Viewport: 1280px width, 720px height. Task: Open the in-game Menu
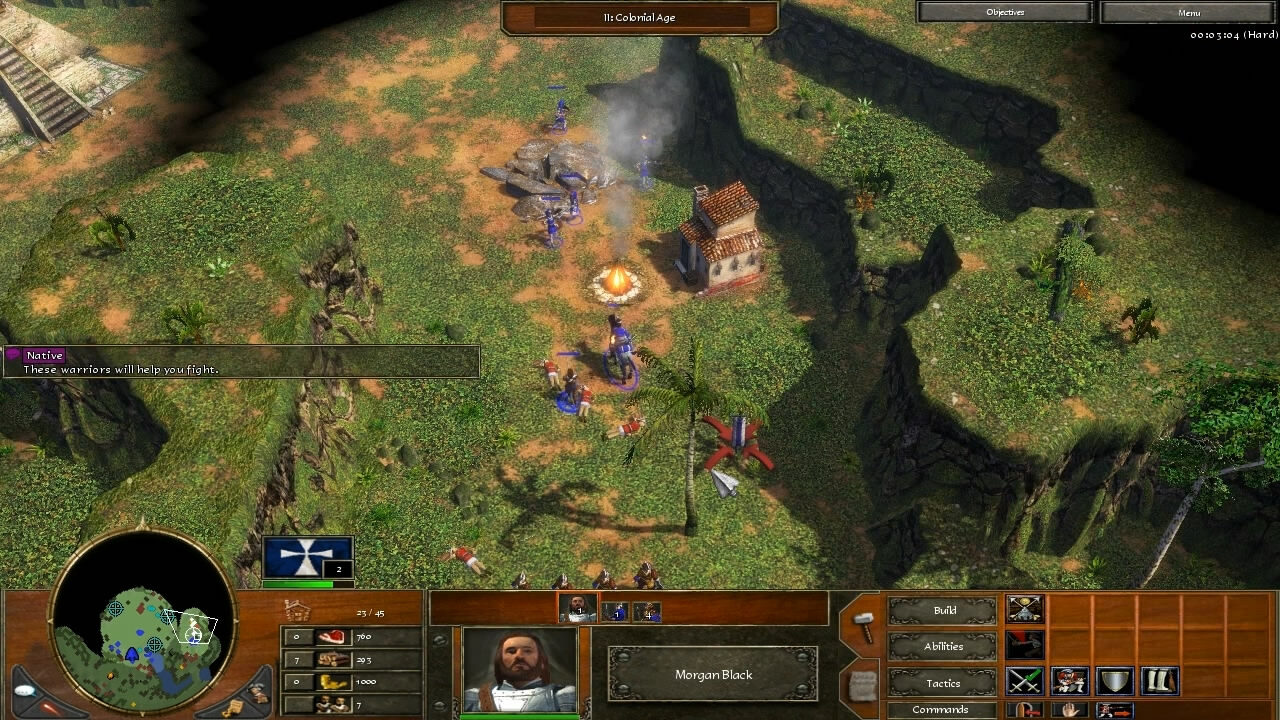tap(1190, 12)
